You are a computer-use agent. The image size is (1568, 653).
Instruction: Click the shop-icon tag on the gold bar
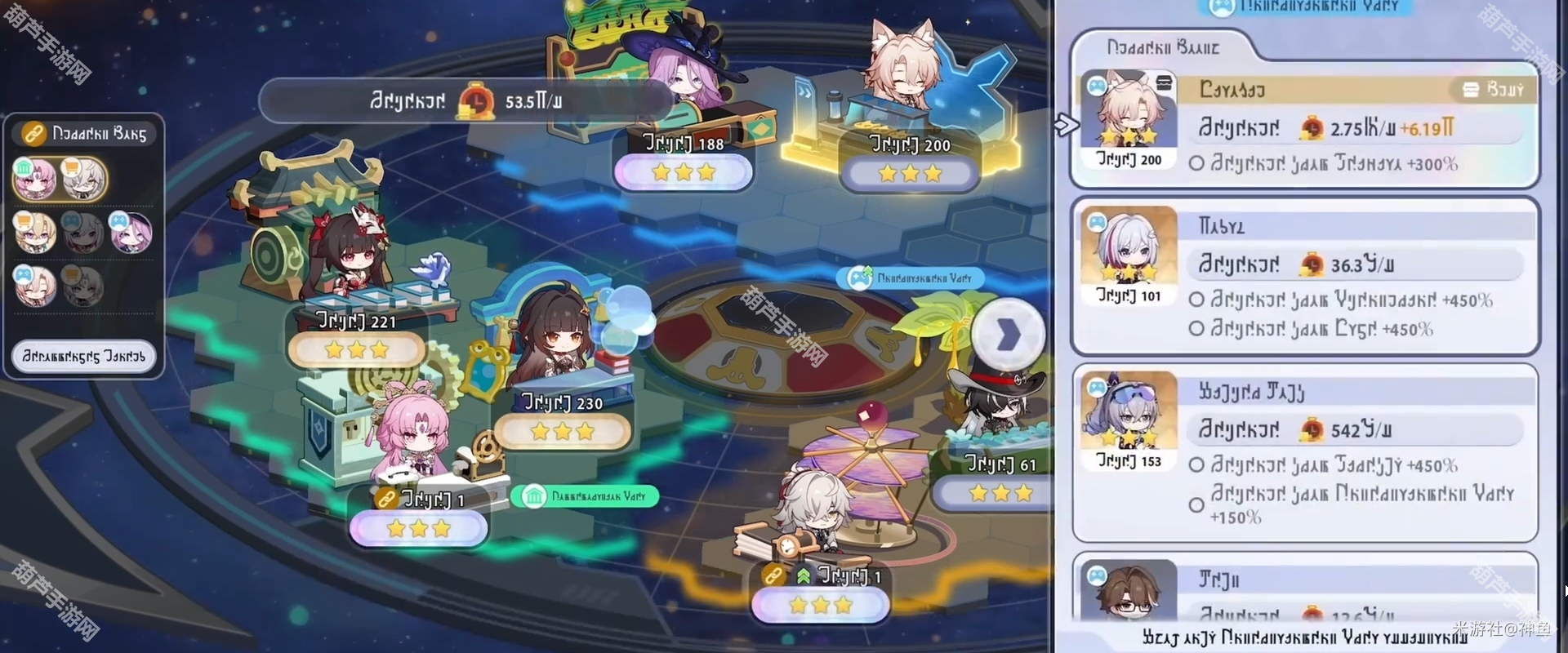[1493, 90]
